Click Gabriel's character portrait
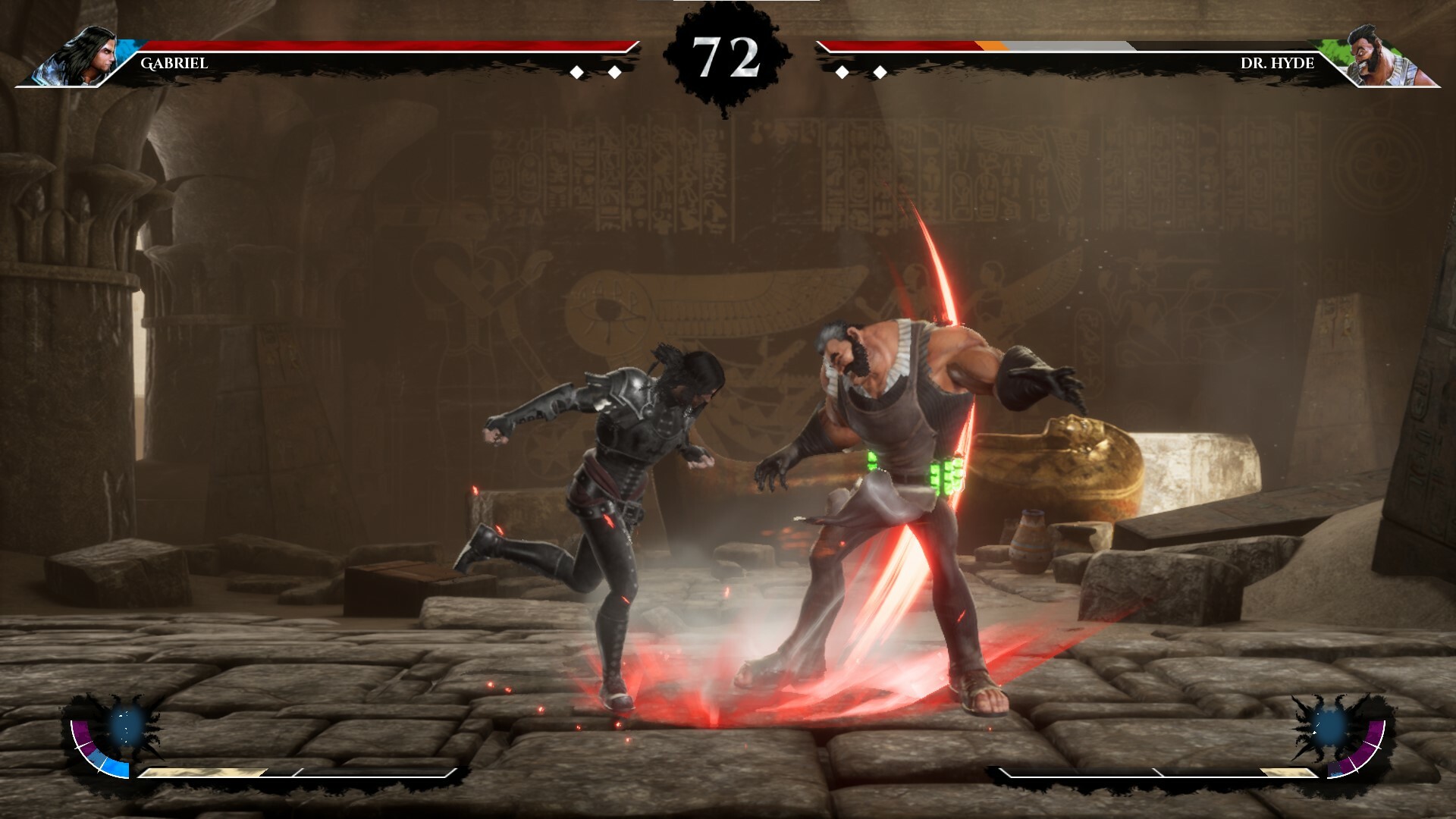Screen dimensions: 1456x819 coord(83,56)
